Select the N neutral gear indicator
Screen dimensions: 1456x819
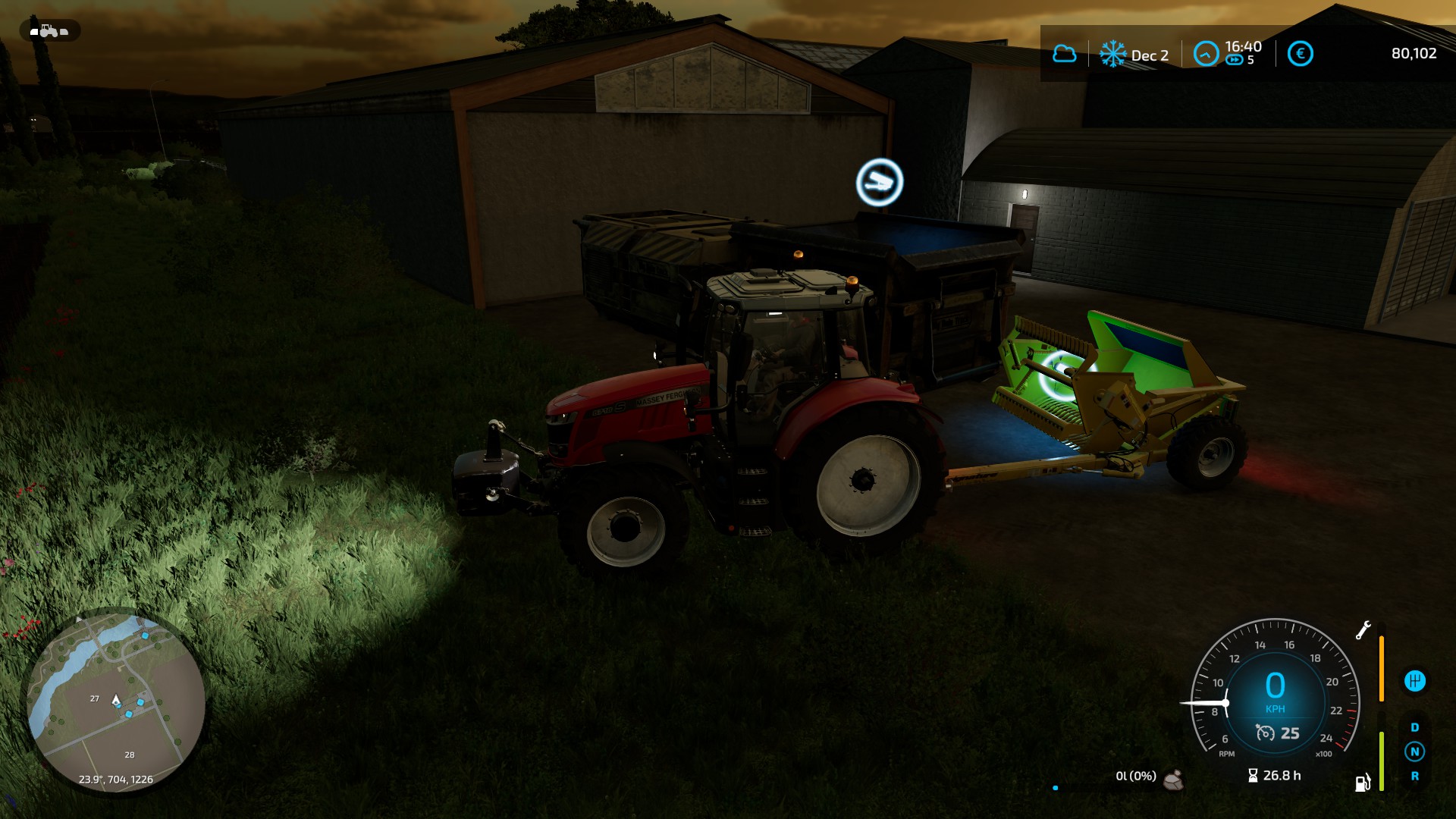[x=1414, y=752]
